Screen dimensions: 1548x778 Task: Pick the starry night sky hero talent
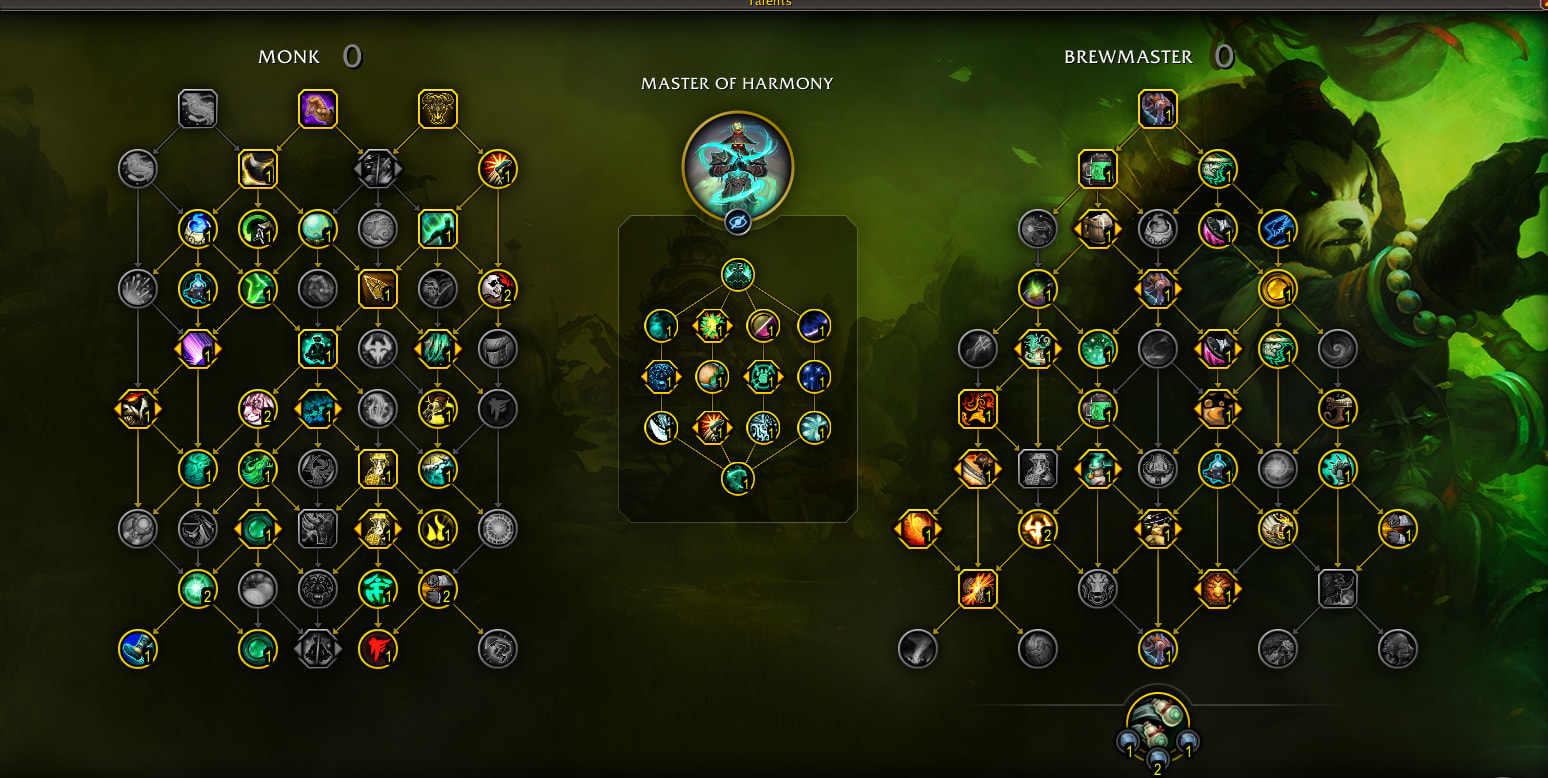pos(815,377)
